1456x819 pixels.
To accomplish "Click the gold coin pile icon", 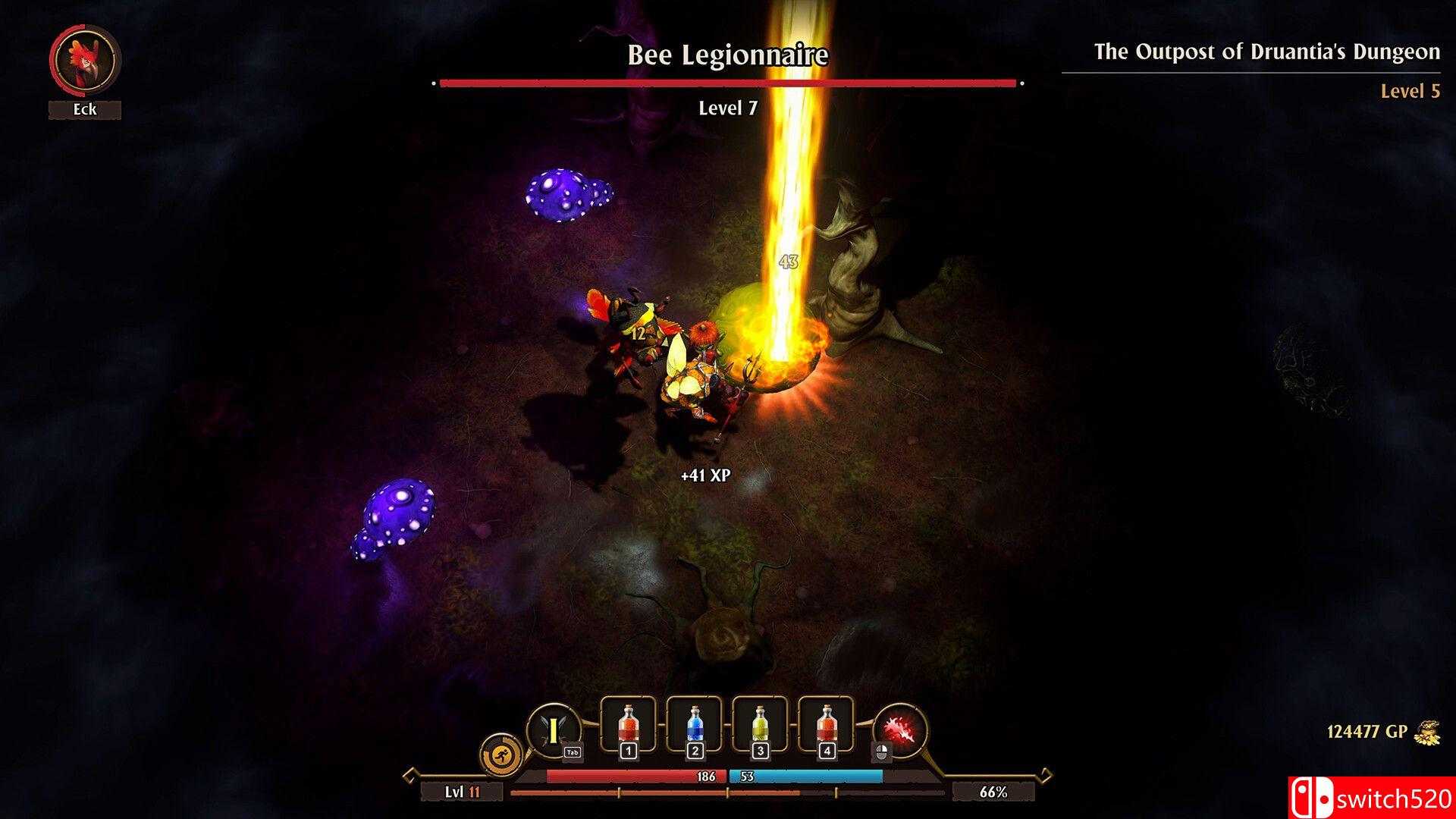I will point(1427,733).
